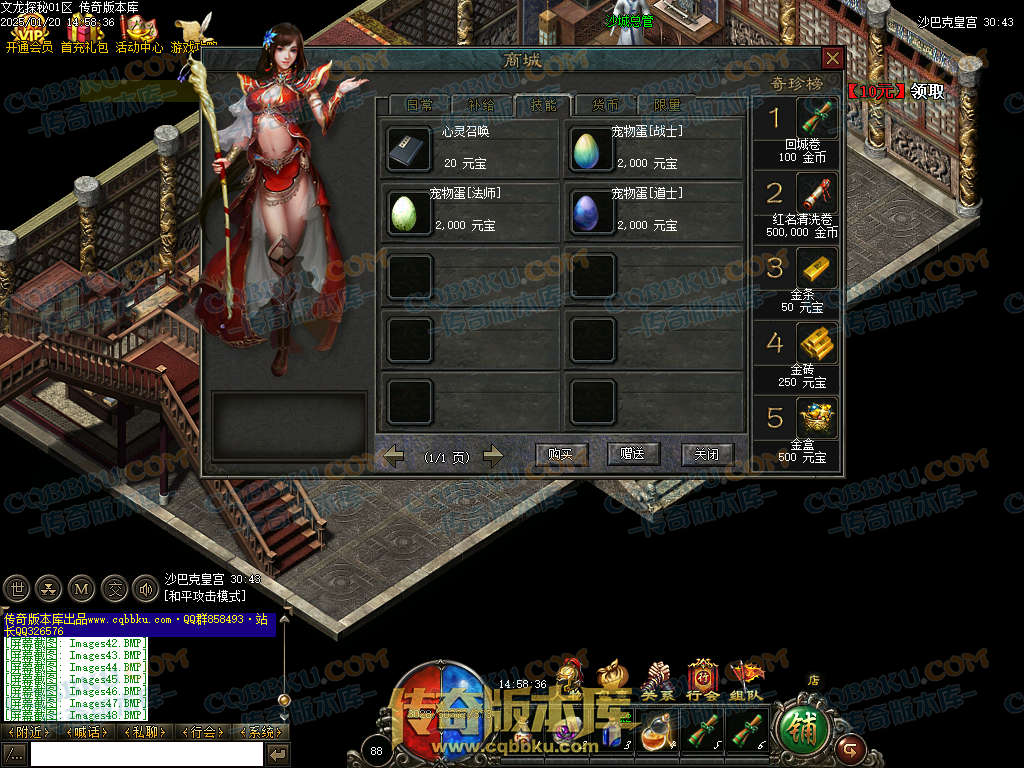Open the green 铺 shop button

801,729
